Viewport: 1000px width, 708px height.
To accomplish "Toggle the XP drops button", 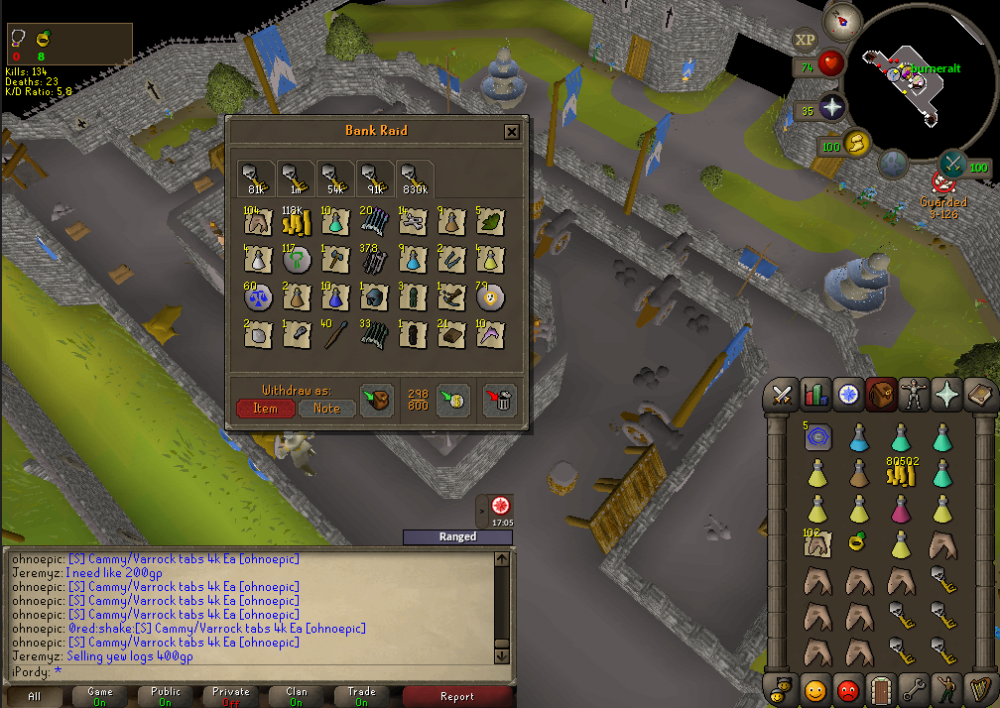I will [x=805, y=40].
